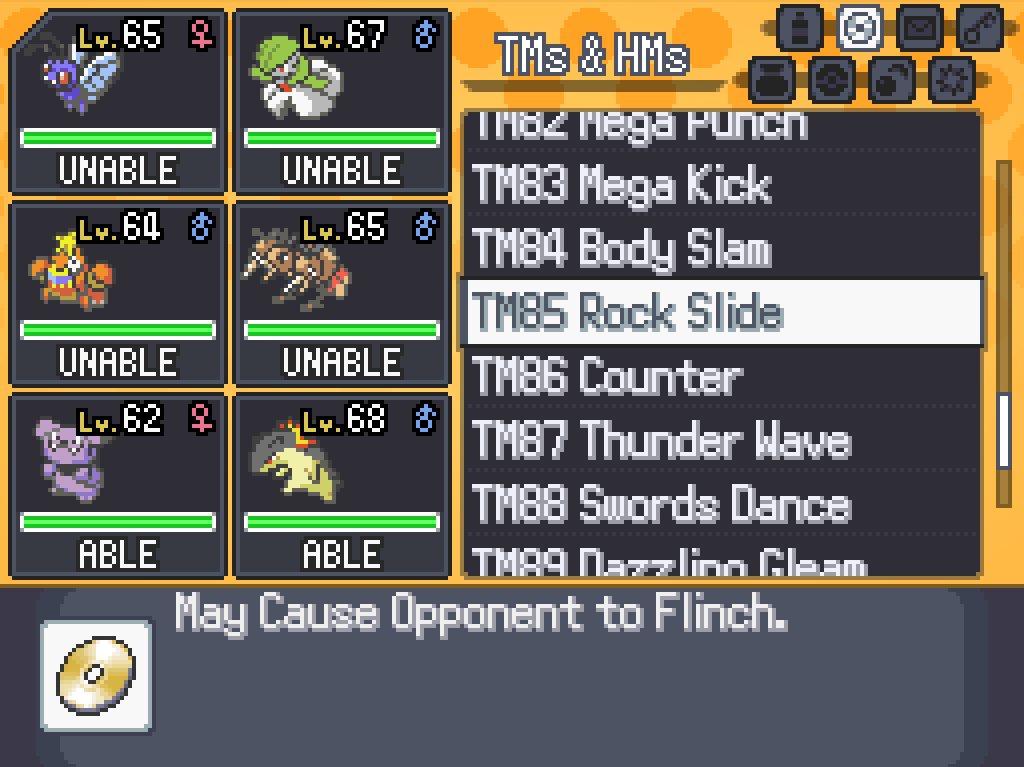Image resolution: width=1024 pixels, height=767 pixels.
Task: Open the item pouch pocket tab
Action: [x=770, y=80]
